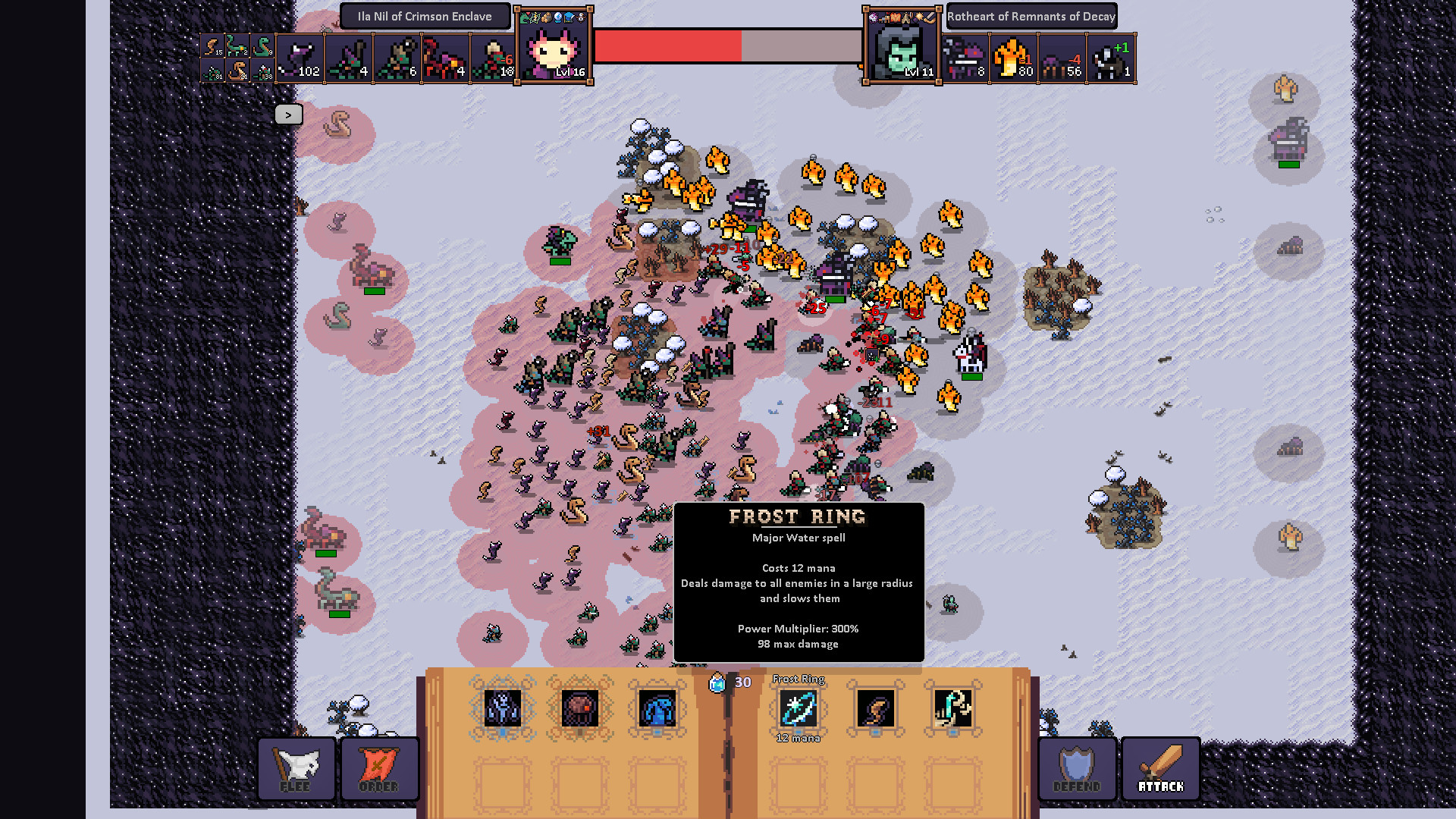Image resolution: width=1456 pixels, height=819 pixels.
Task: Select the enemy purple crawler stack of 56
Action: (x=1062, y=58)
